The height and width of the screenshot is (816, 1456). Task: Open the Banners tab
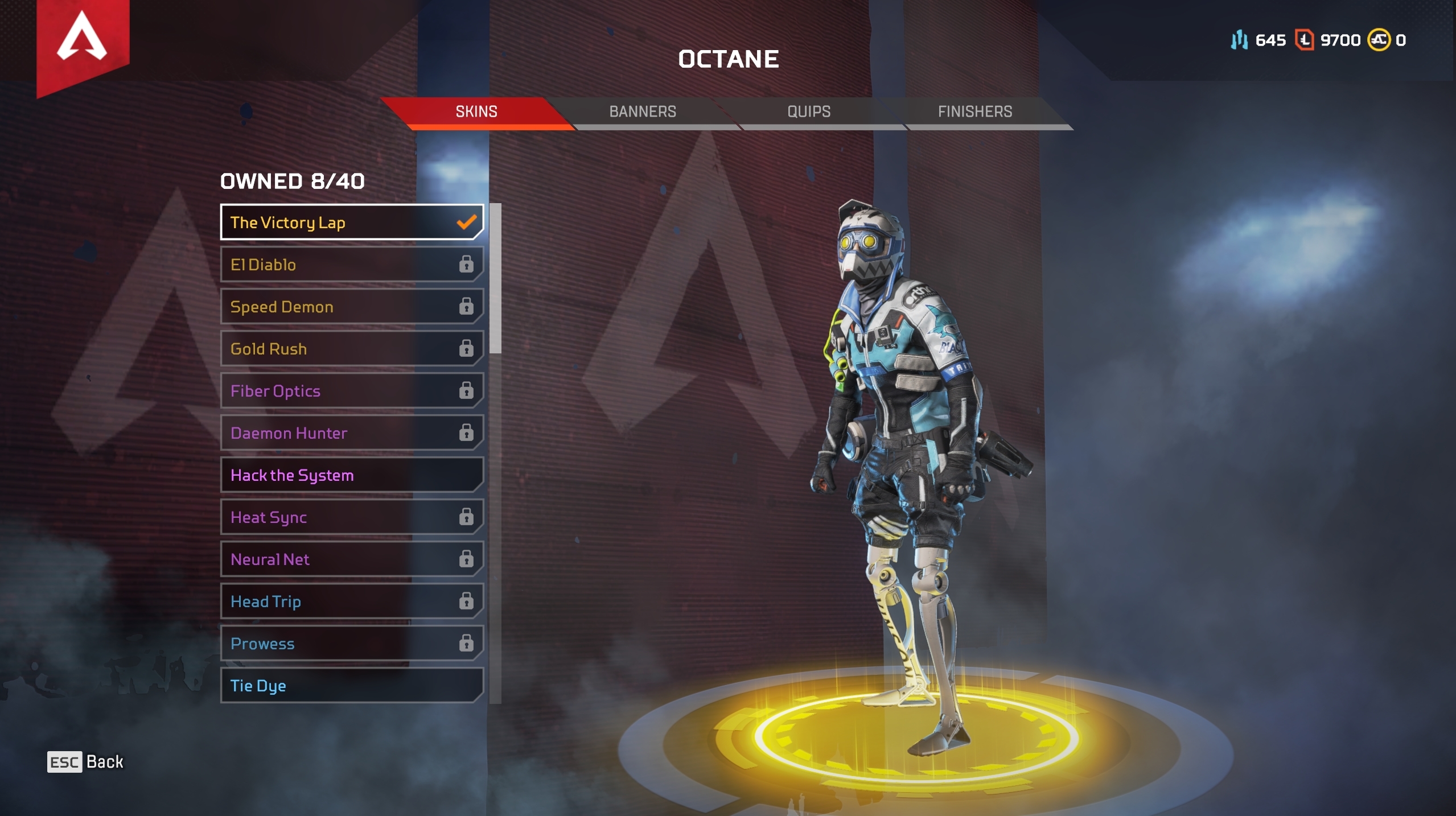643,112
